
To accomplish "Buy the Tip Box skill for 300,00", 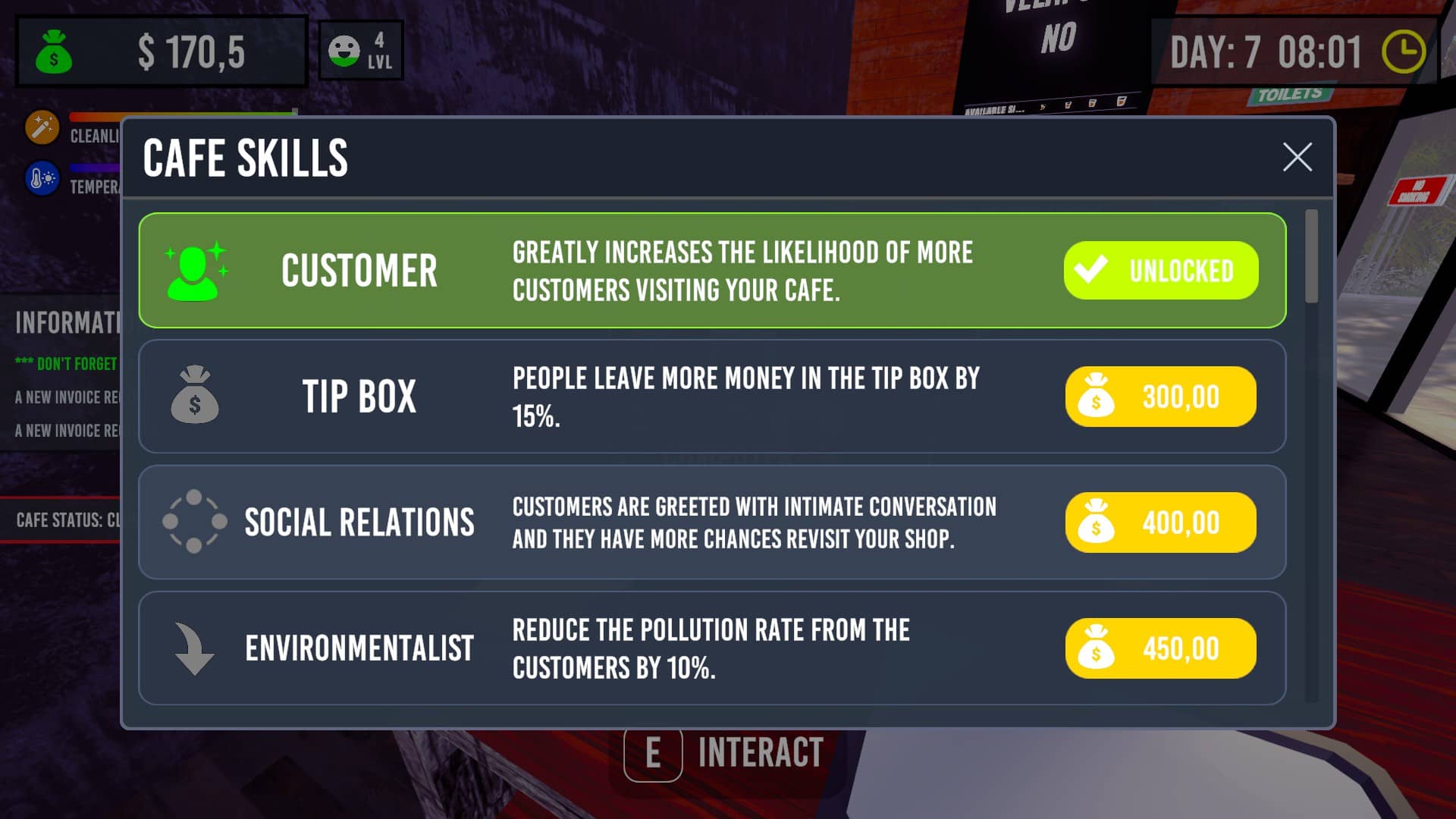I will pyautogui.click(x=1160, y=397).
